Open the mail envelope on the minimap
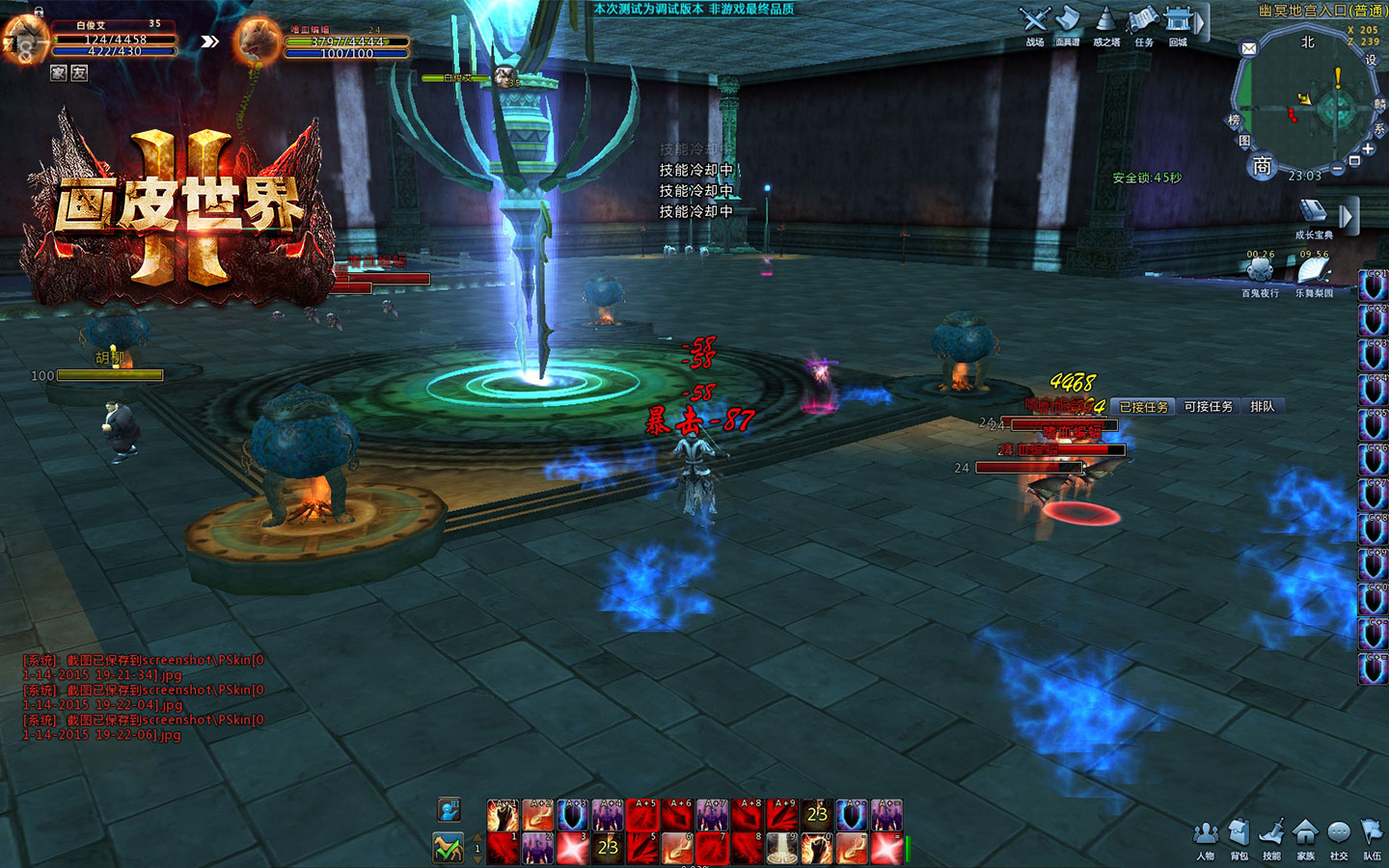 tap(1249, 48)
